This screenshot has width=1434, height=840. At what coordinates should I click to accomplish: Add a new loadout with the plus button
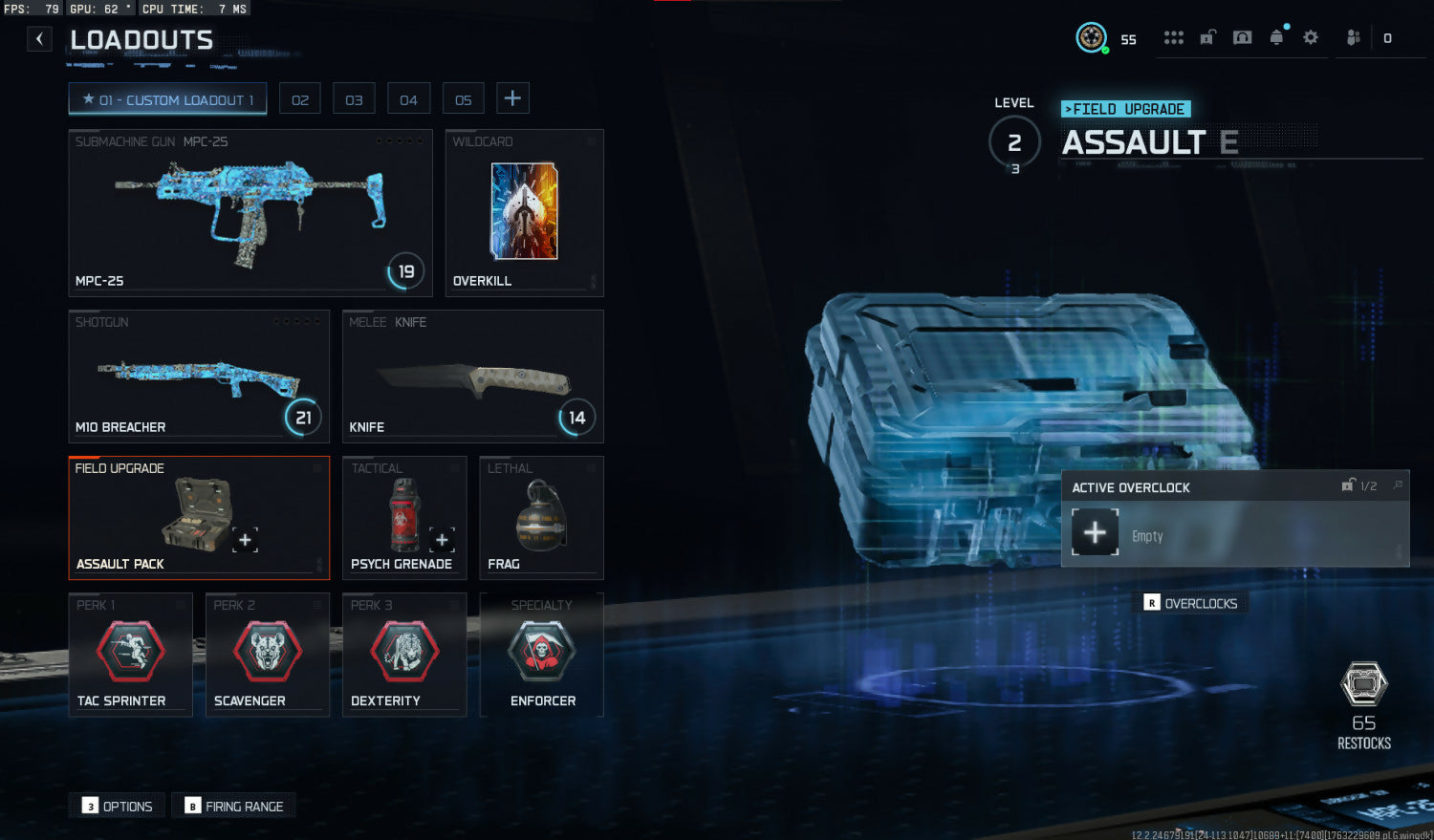pyautogui.click(x=512, y=98)
